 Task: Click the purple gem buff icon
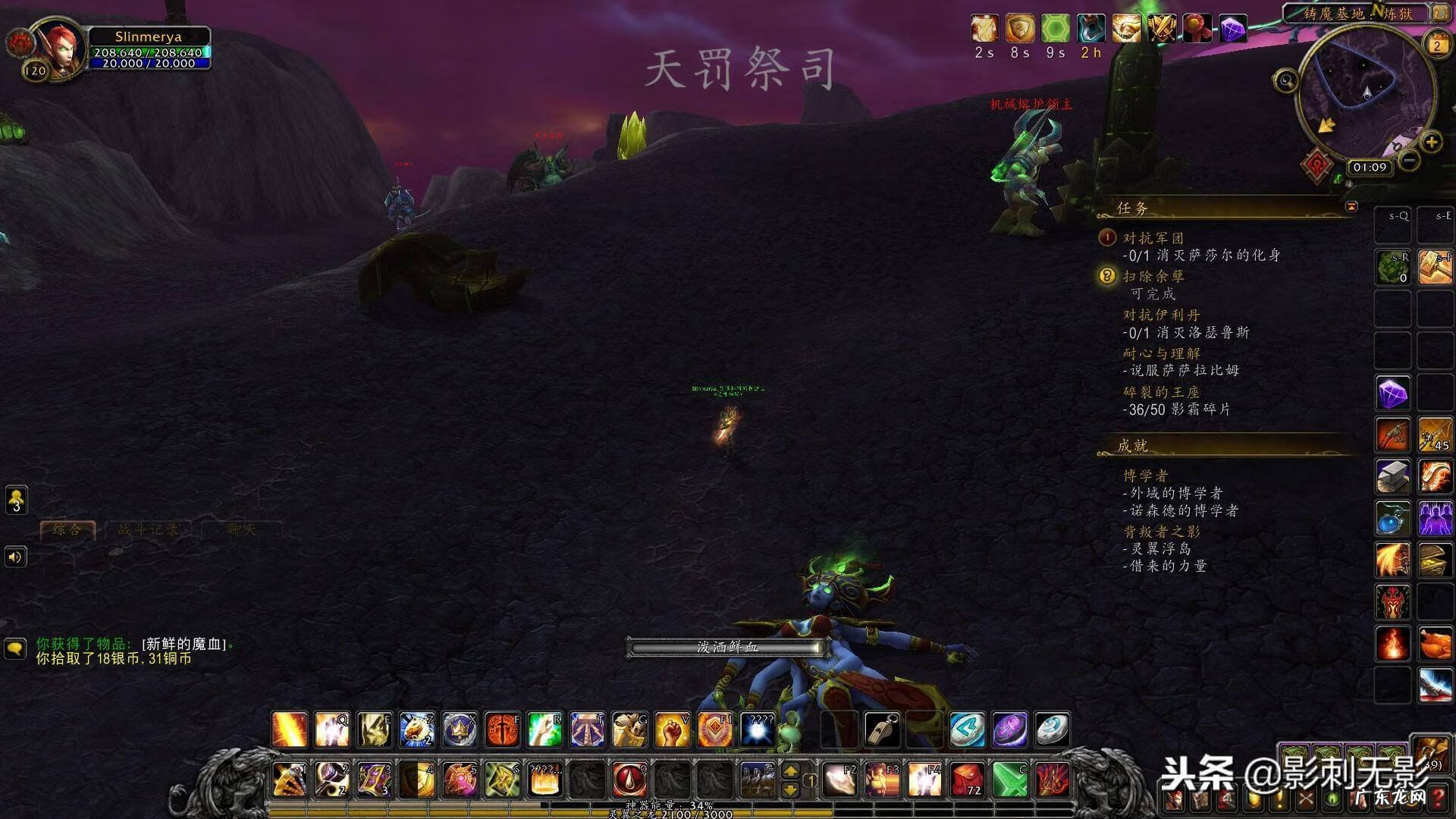coord(1233,29)
